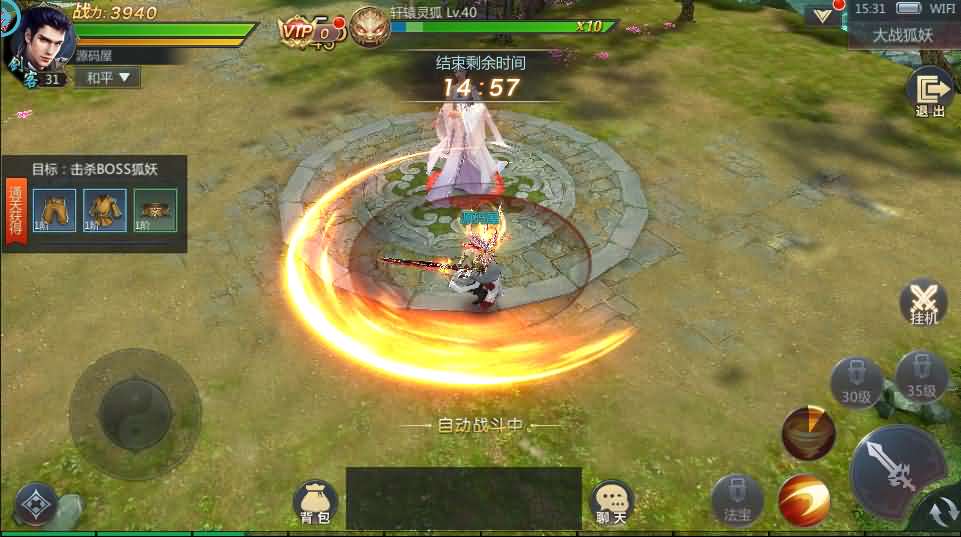Select the 轩辕灵狐 boss portrait
961x537 pixels.
tap(366, 27)
